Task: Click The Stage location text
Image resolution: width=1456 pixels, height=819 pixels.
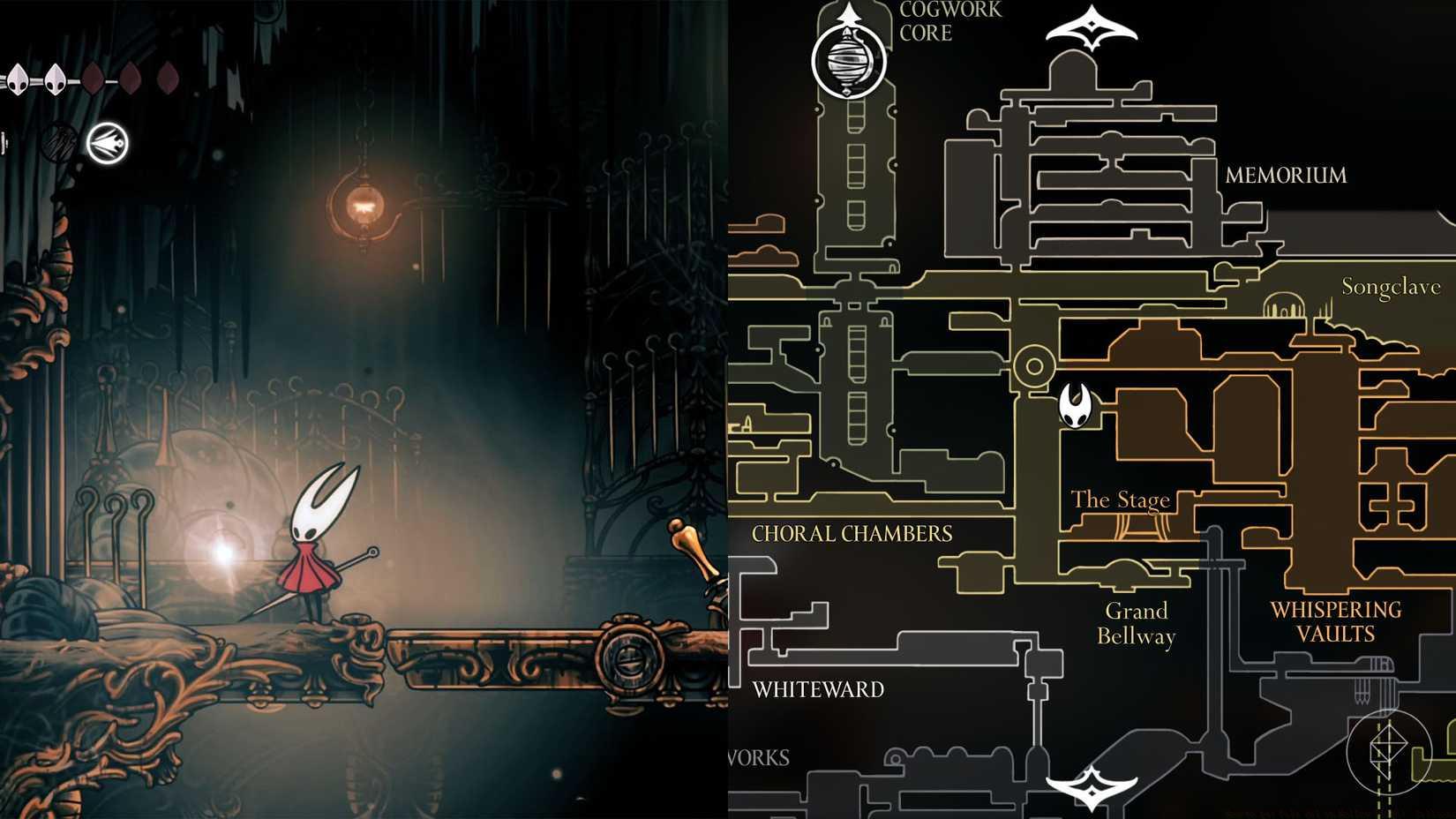Action: point(1121,500)
